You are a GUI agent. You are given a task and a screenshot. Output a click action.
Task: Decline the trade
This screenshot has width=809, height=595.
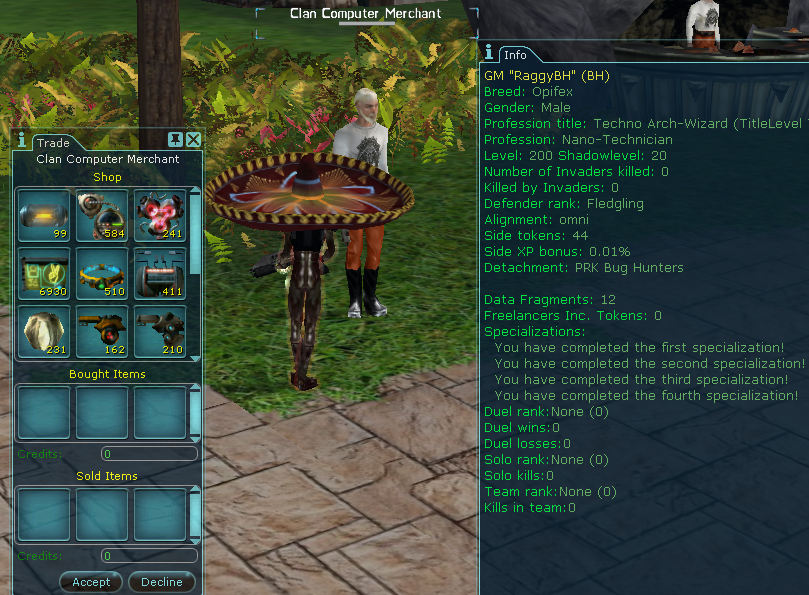point(161,582)
